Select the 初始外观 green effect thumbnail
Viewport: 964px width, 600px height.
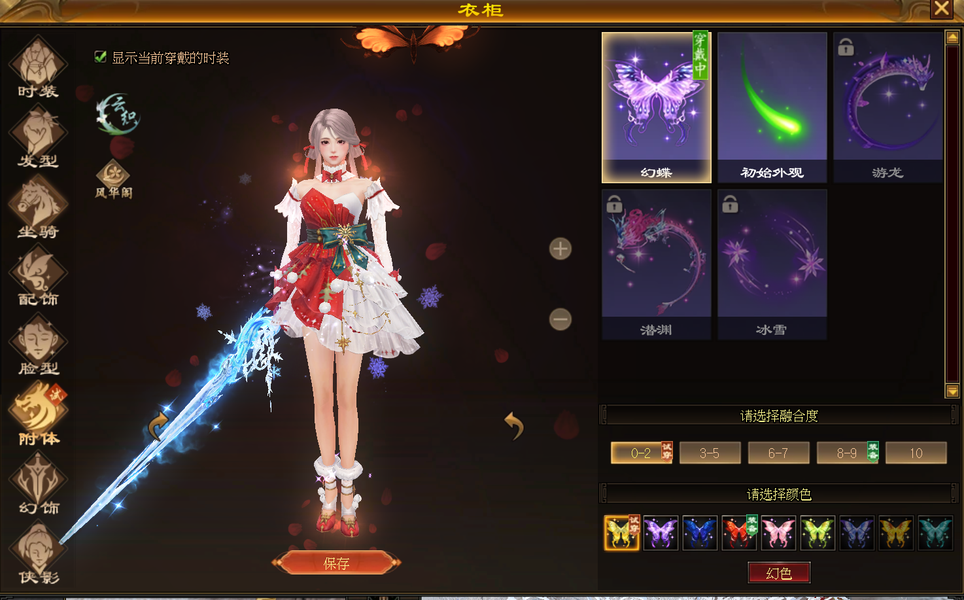(x=772, y=106)
